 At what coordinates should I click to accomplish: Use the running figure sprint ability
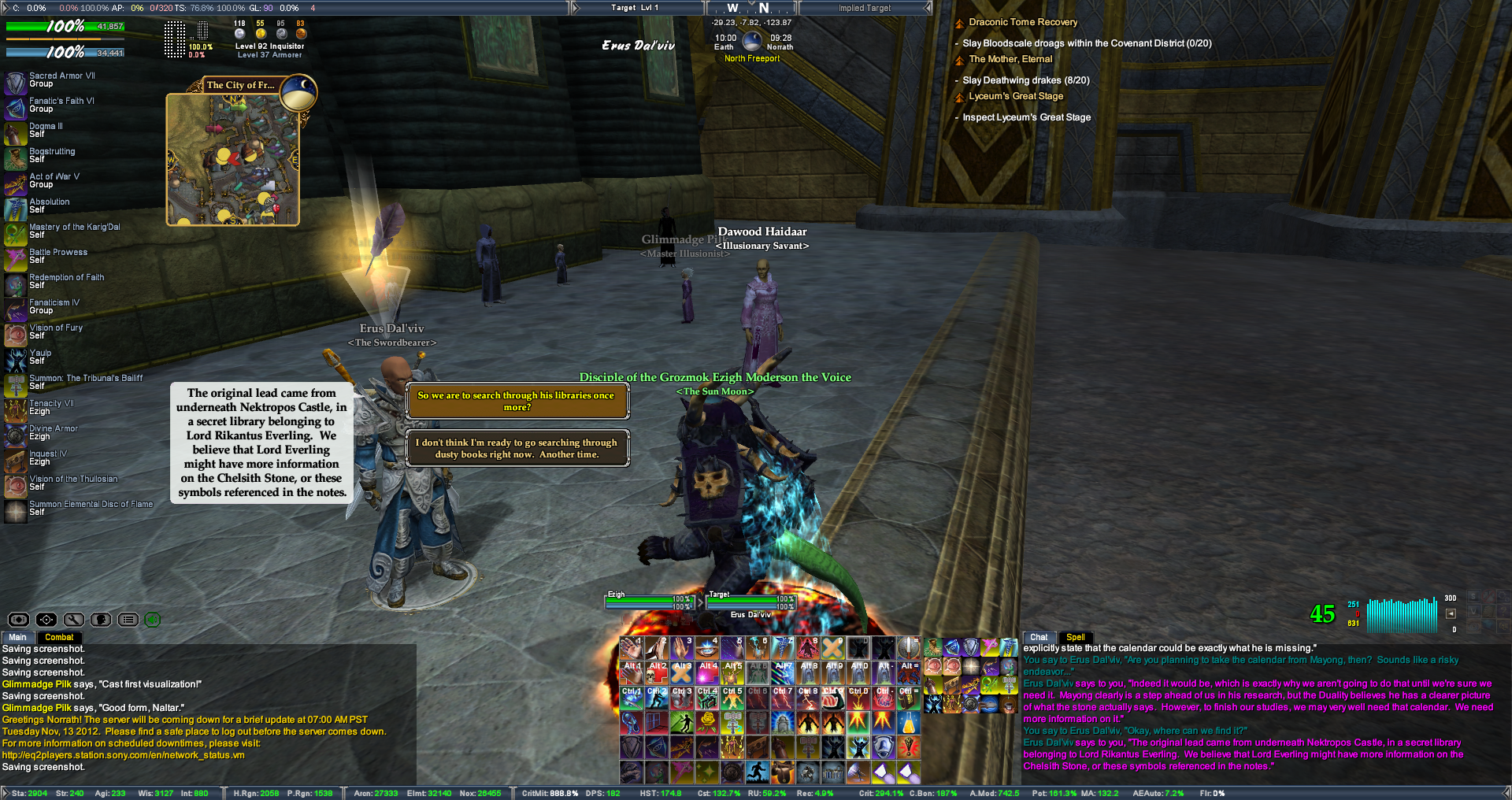(x=758, y=772)
